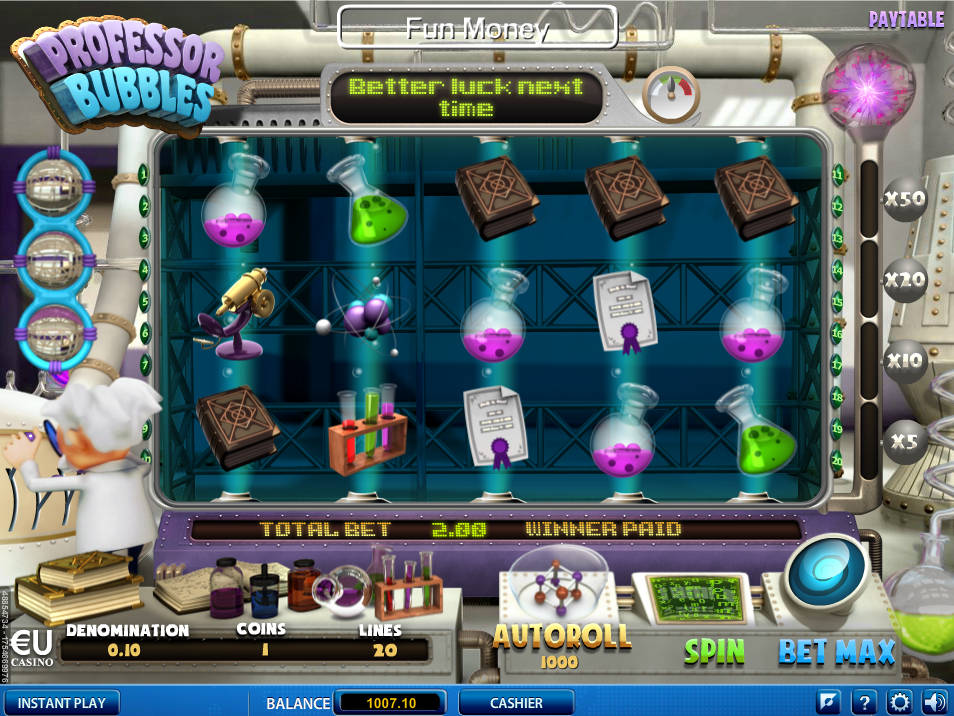Open the help question mark
The height and width of the screenshot is (716, 954).
(x=866, y=702)
